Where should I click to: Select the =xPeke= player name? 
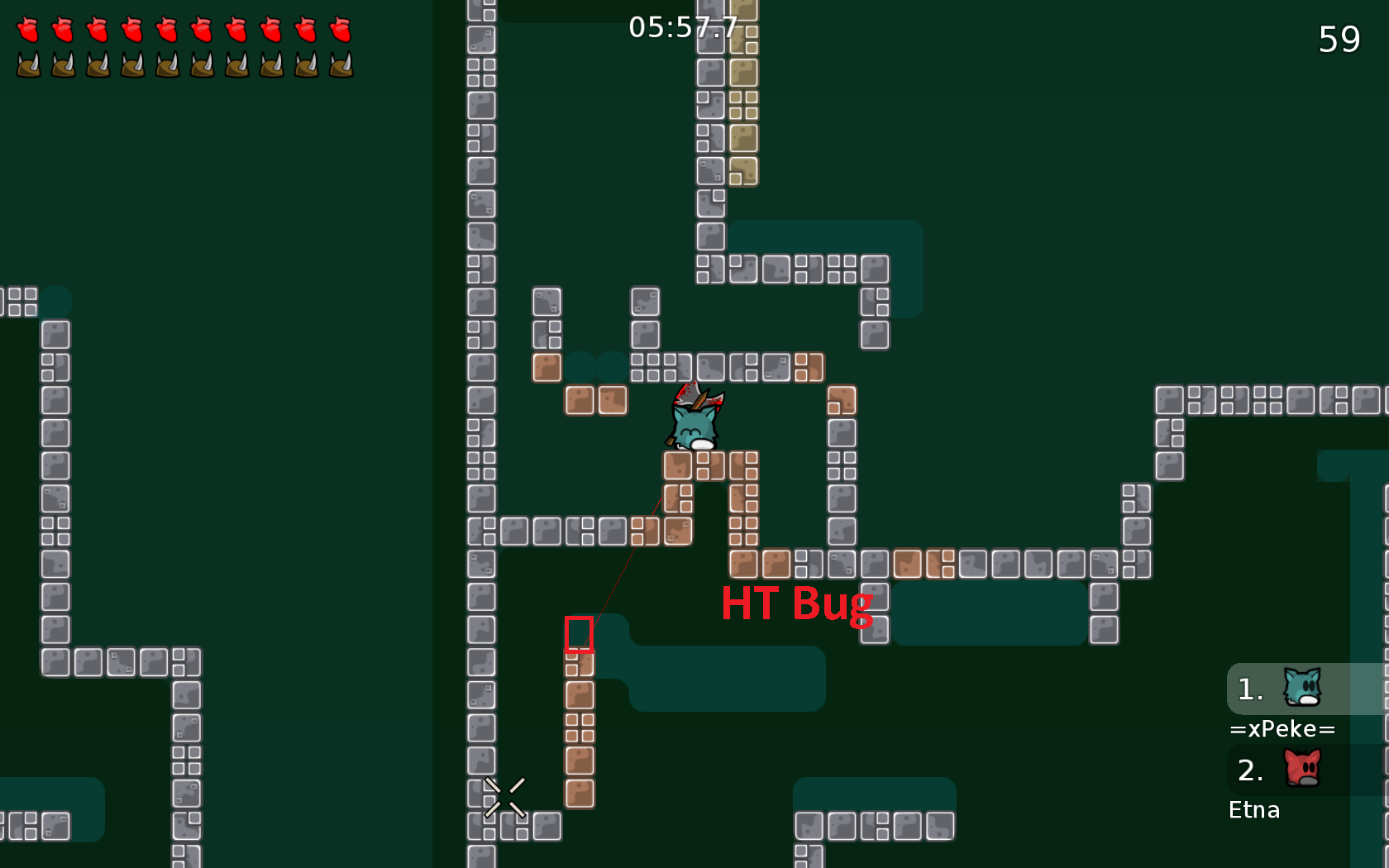1282,728
